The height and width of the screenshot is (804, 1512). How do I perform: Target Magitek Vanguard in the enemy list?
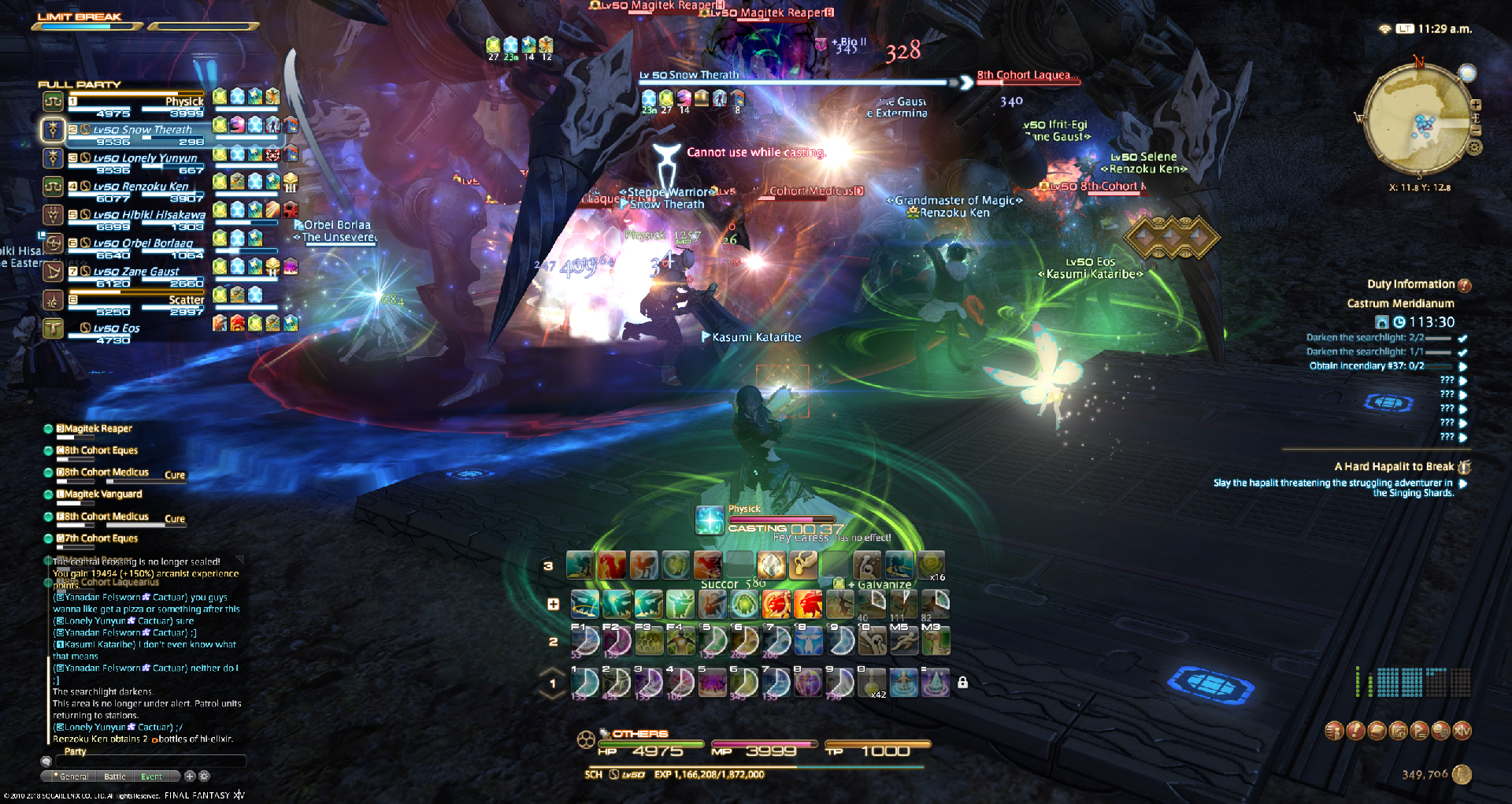[103, 495]
